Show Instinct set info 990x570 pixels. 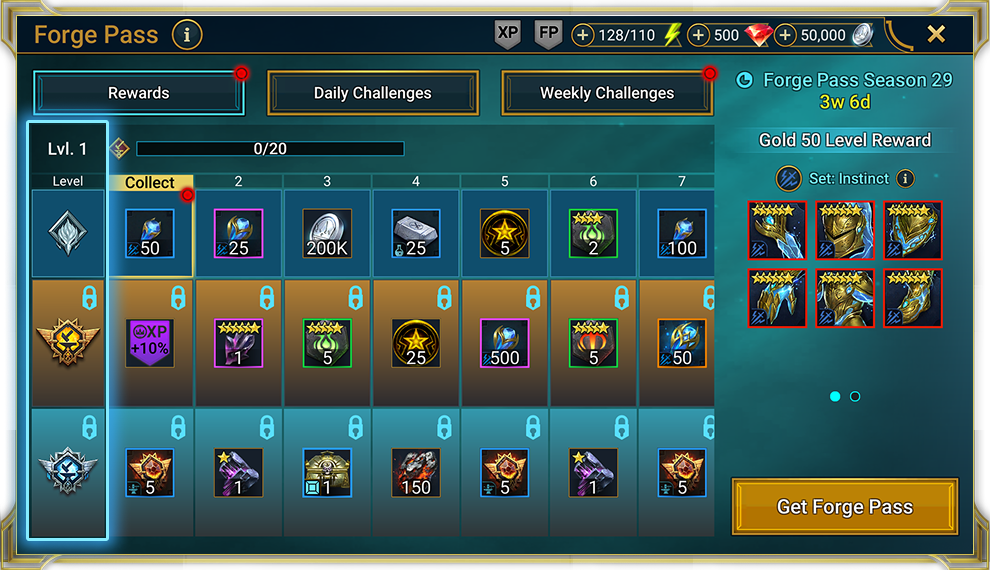(905, 179)
